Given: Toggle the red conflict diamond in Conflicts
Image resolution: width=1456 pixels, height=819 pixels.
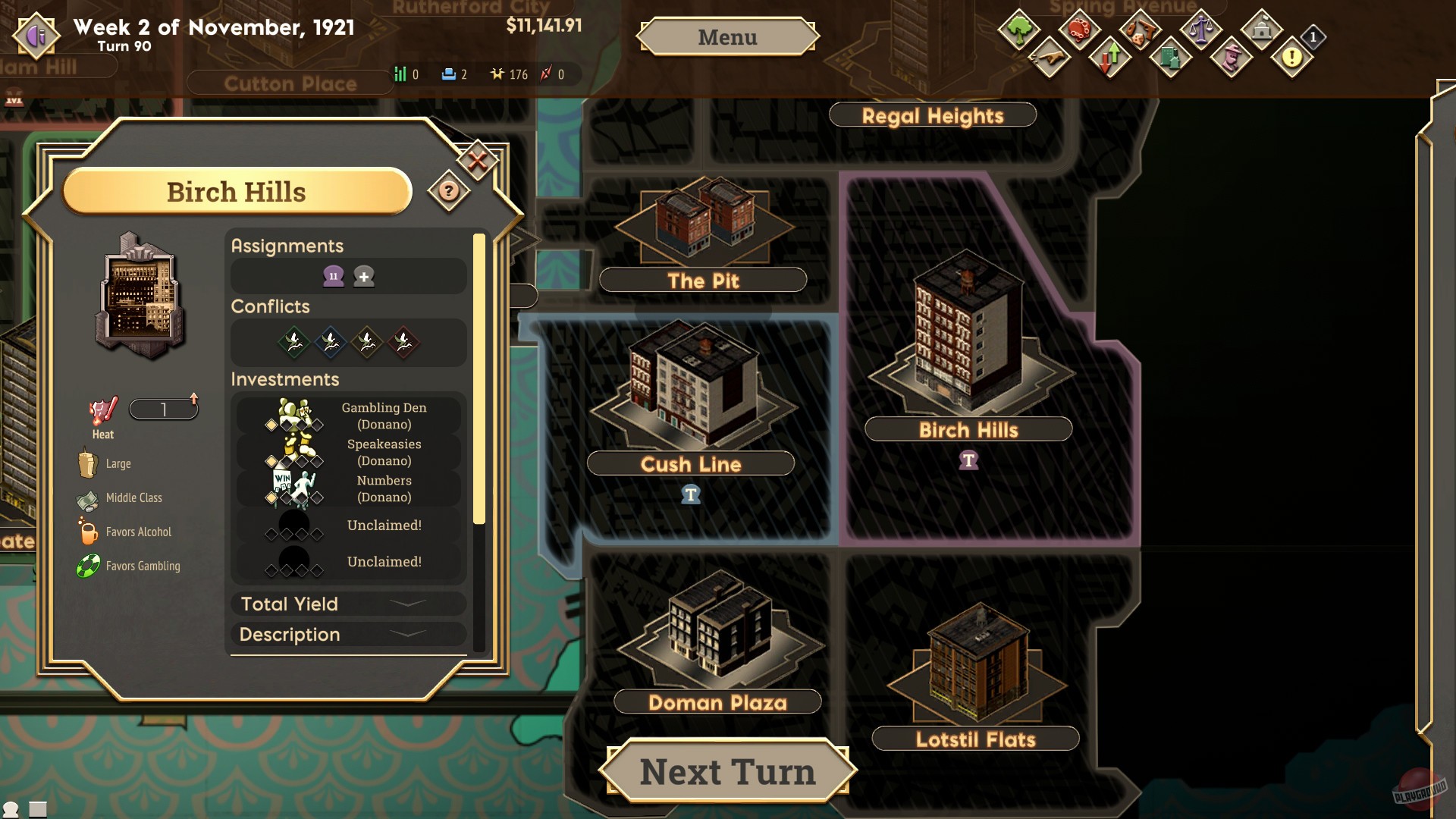Looking at the screenshot, I should pos(403,342).
